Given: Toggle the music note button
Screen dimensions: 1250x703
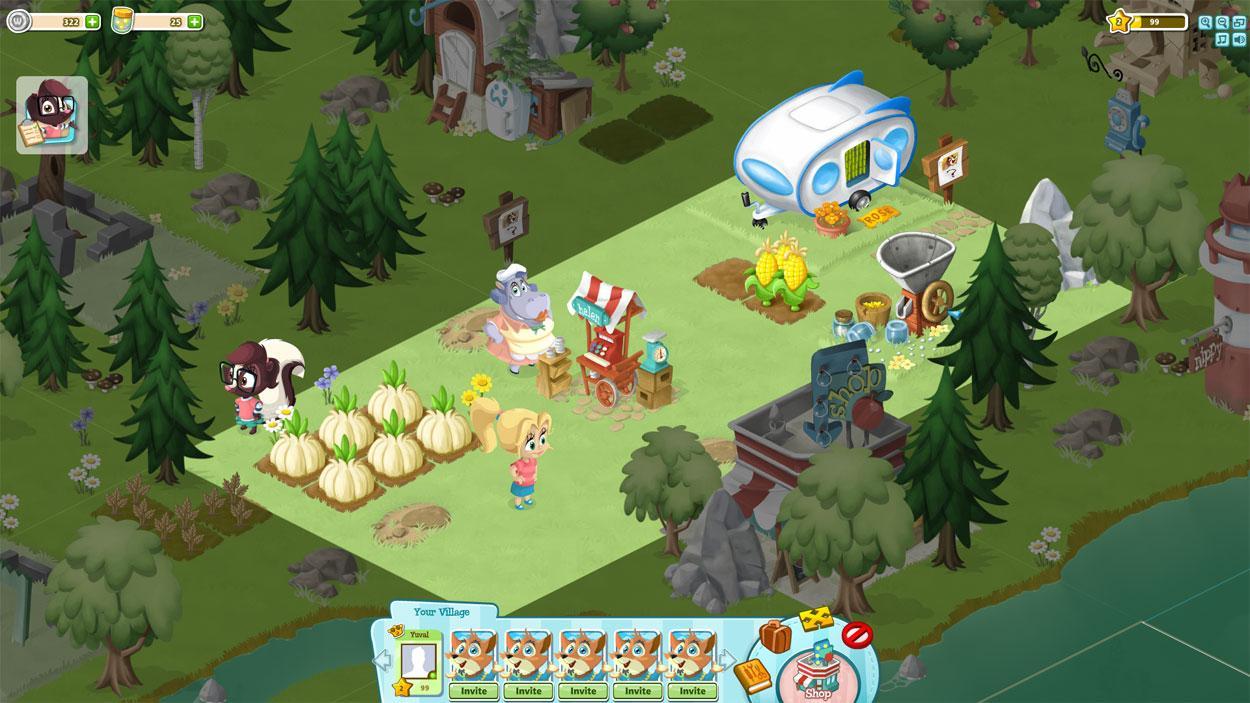Looking at the screenshot, I should (1221, 39).
